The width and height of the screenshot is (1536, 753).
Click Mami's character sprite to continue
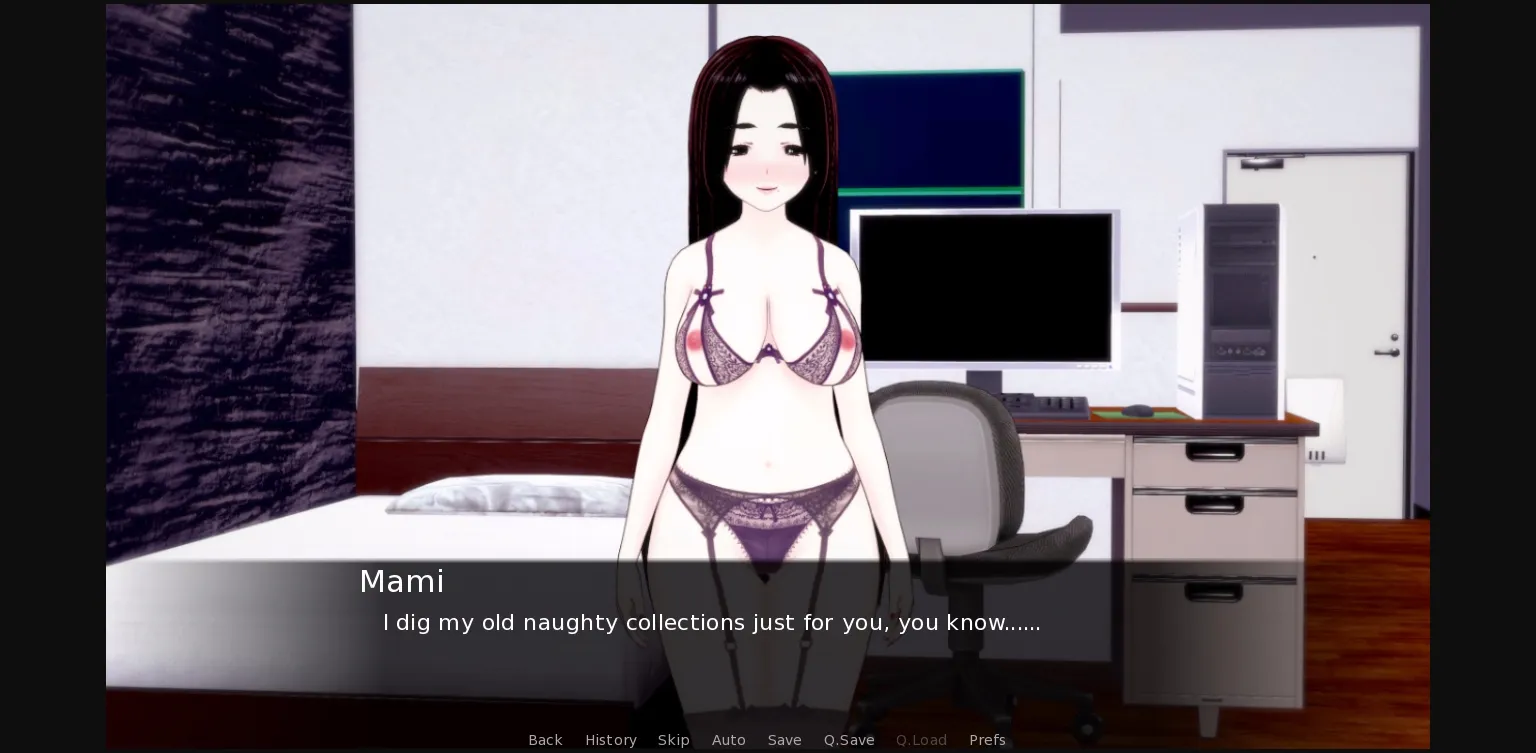[x=766, y=300]
